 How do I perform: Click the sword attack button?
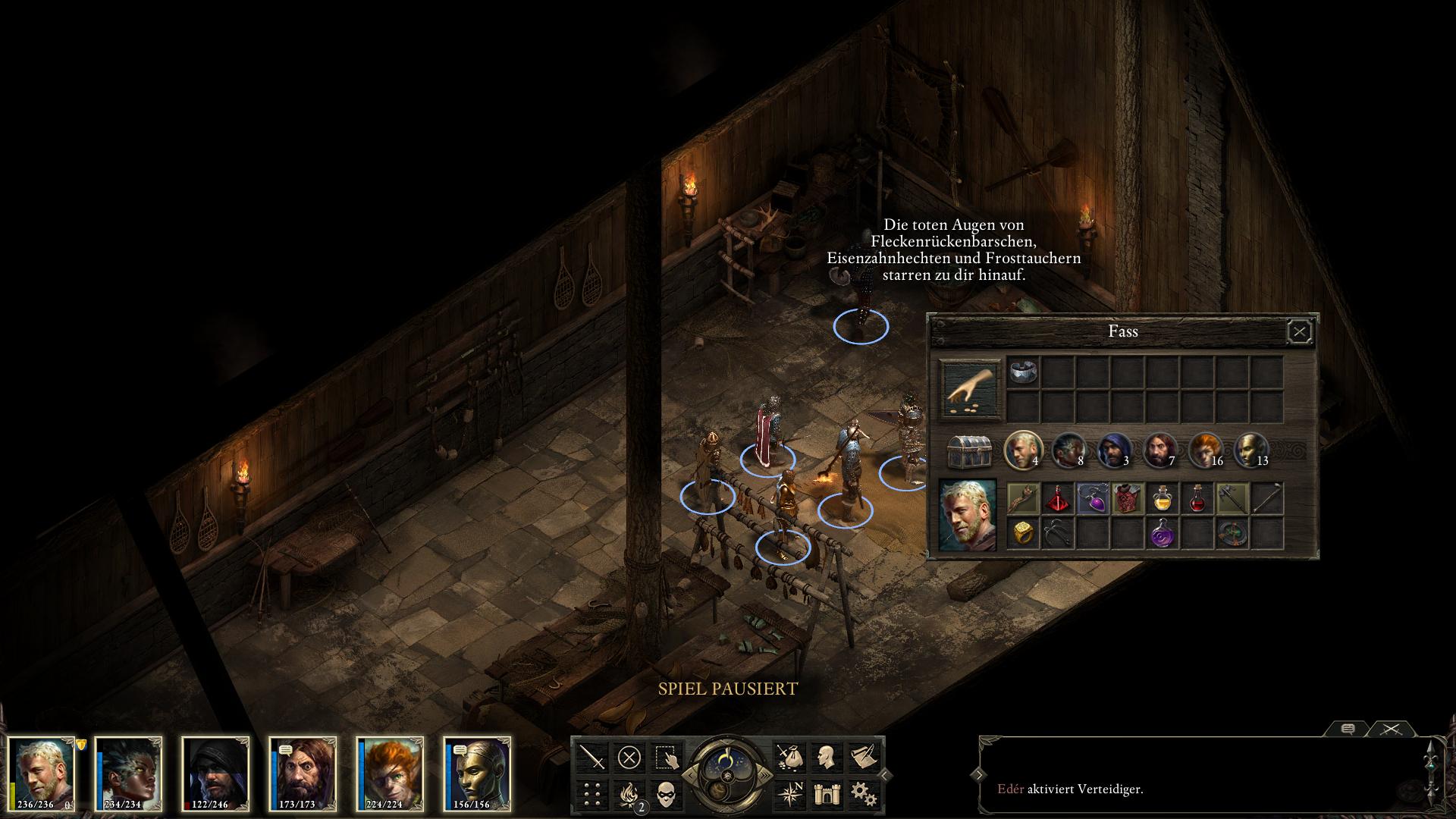coord(592,756)
